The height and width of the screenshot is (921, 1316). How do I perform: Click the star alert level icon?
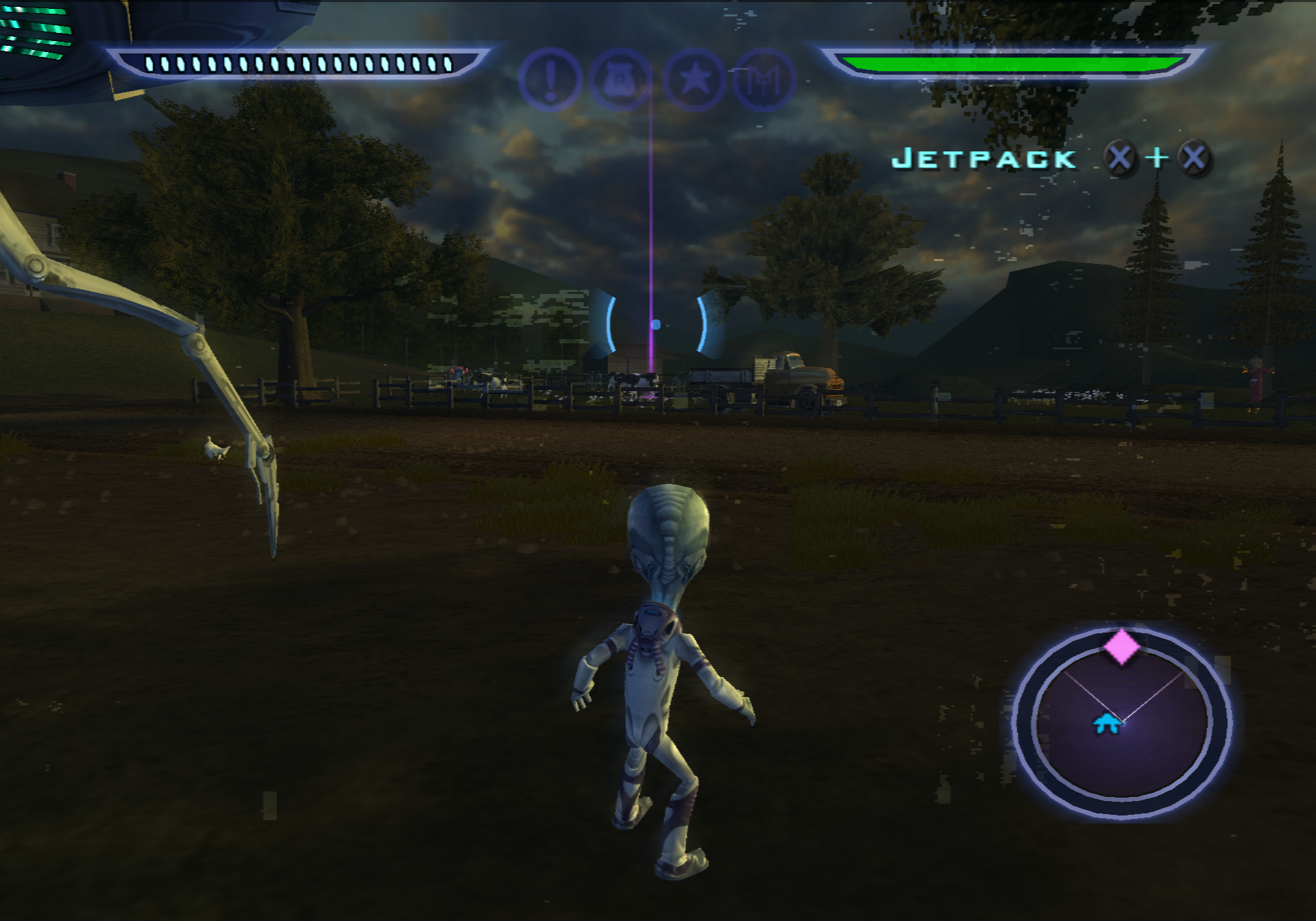pyautogui.click(x=694, y=79)
